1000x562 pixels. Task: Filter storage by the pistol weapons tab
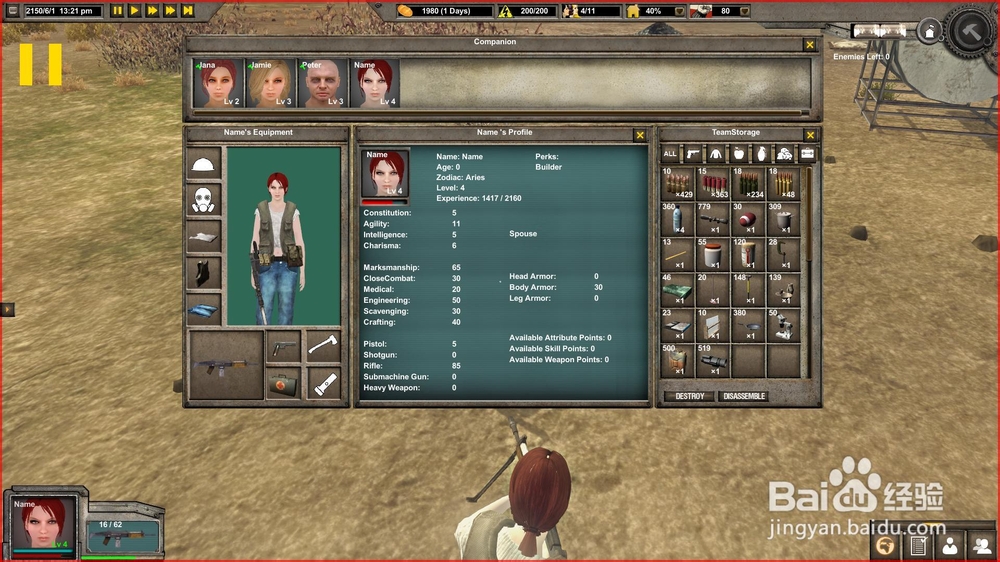(693, 154)
